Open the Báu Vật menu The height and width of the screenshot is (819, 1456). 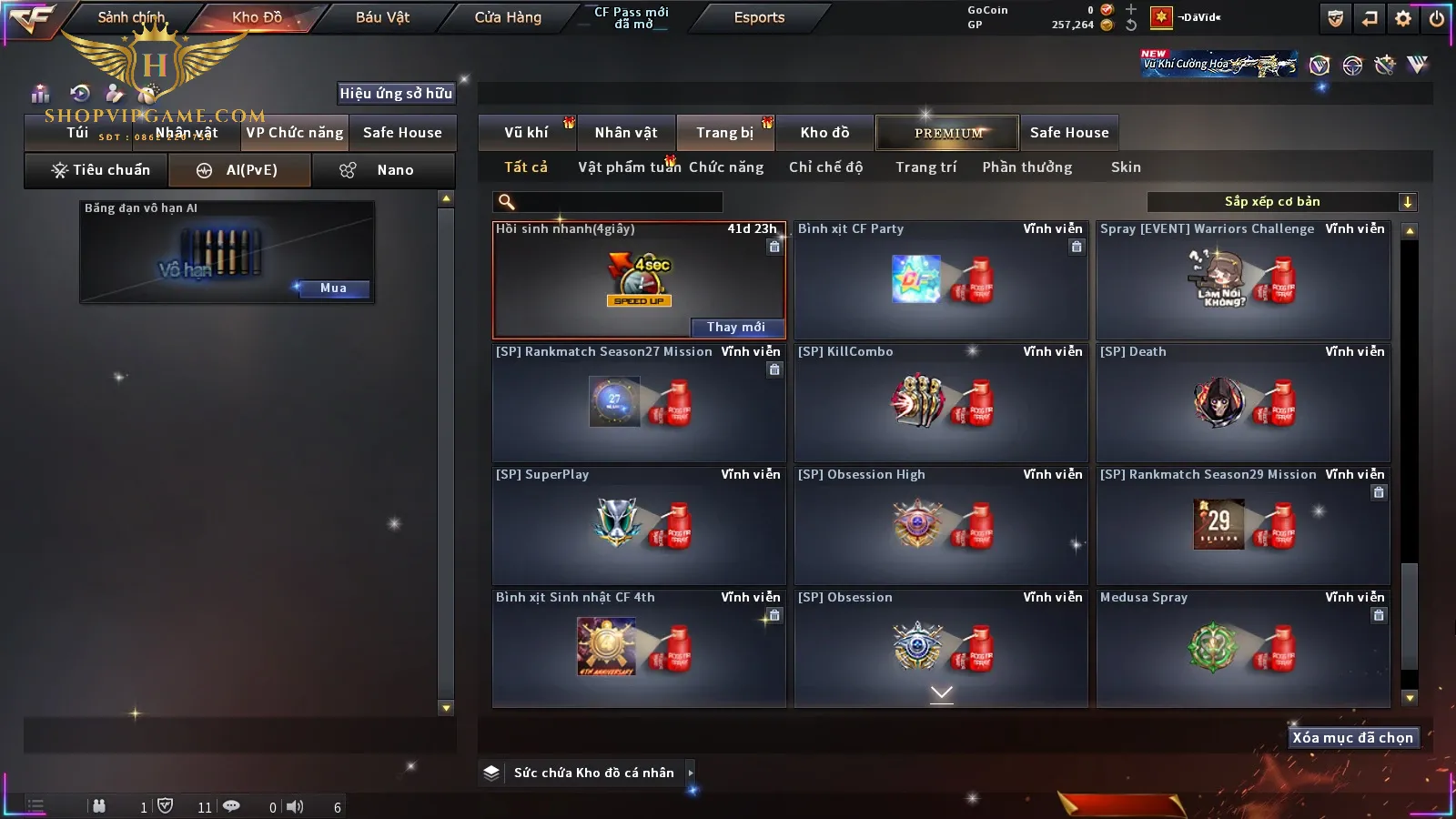pos(382,17)
